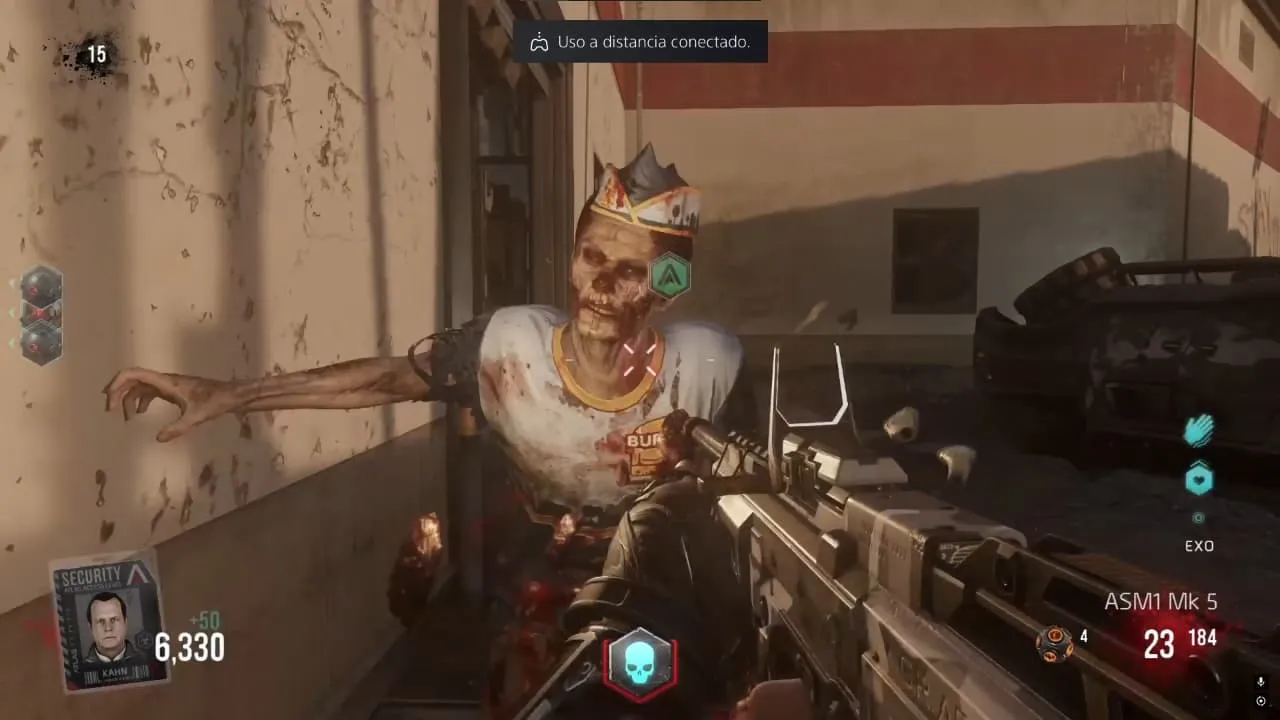The width and height of the screenshot is (1280, 720).
Task: Select the orange-lit grenade icon
Action: [x=1054, y=642]
